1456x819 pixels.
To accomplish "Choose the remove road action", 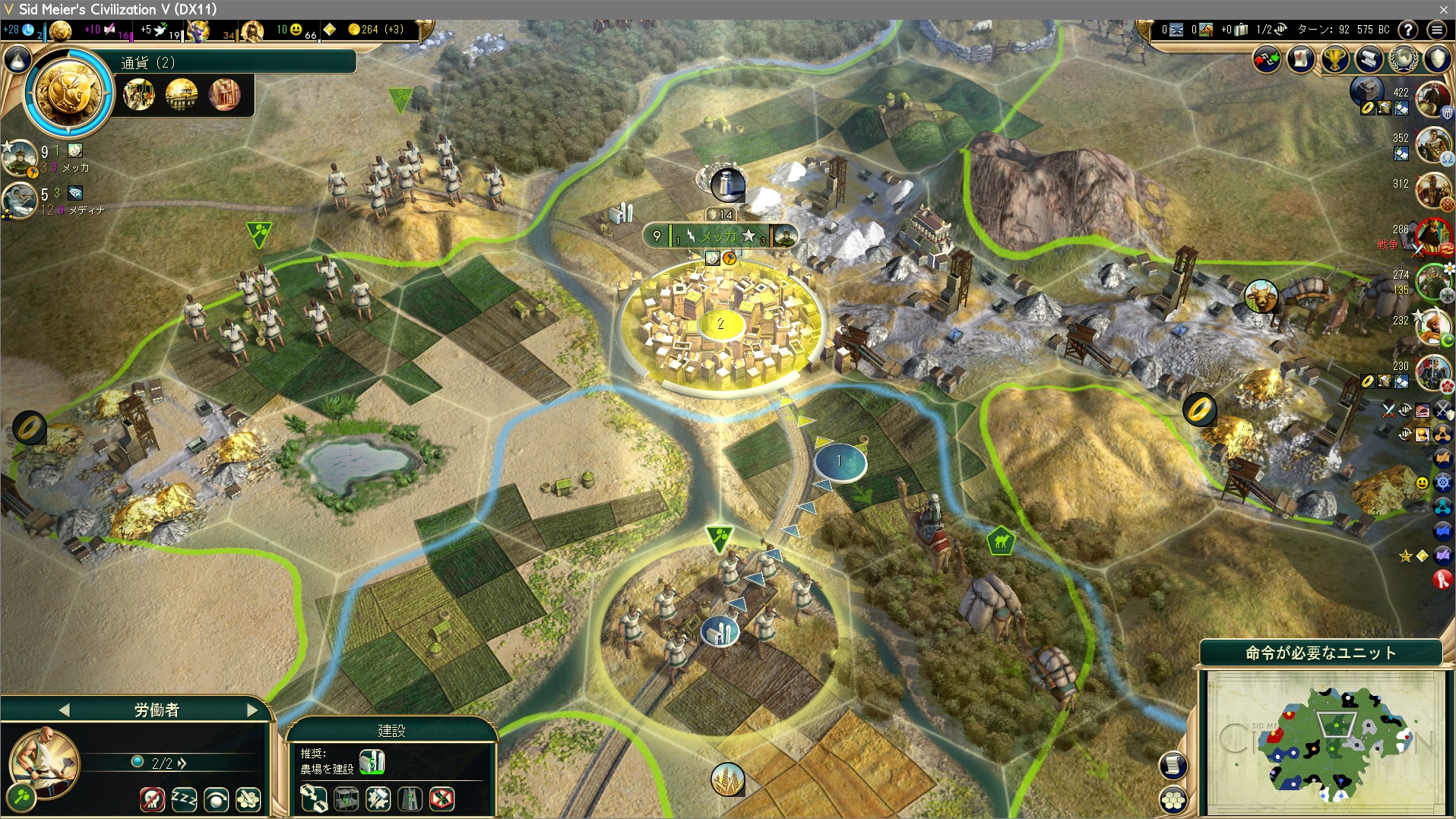I will 442,798.
